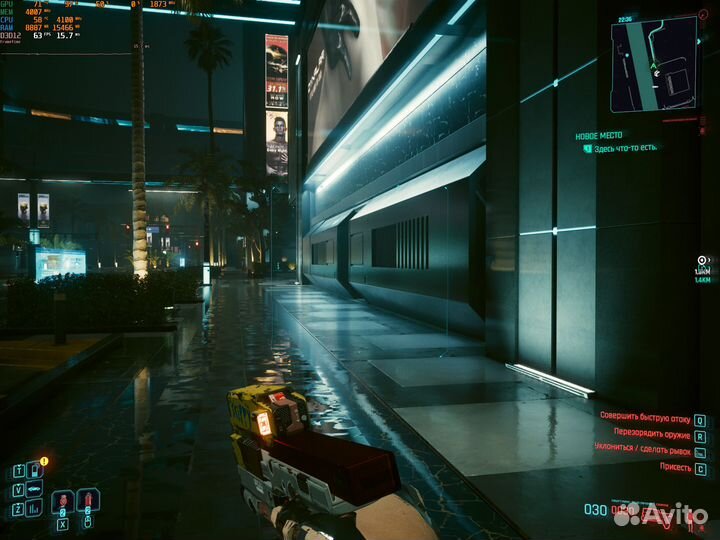The width and height of the screenshot is (720, 540).
Task: Open the minimap
Action: (x=653, y=63)
